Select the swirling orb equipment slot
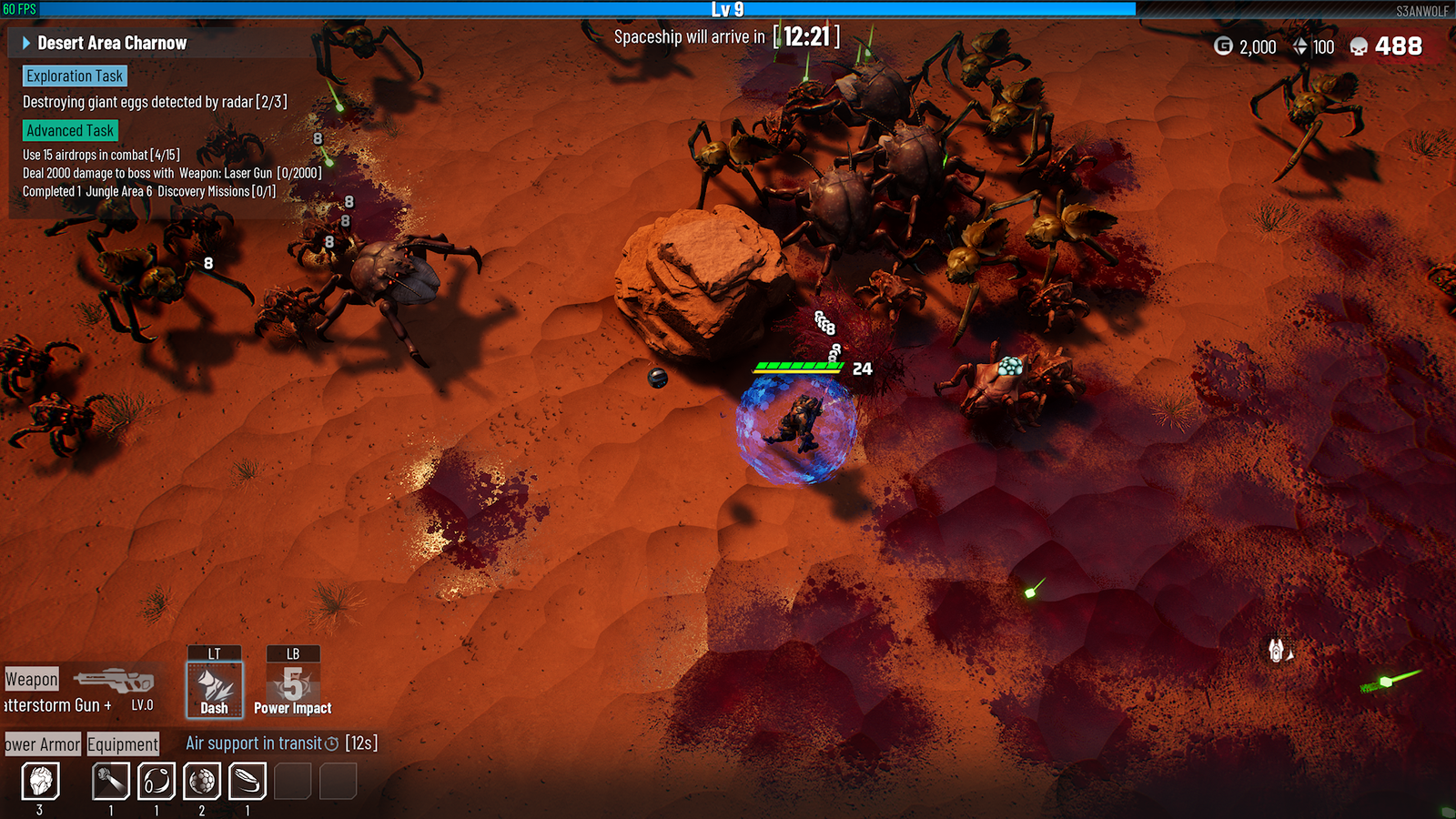This screenshot has width=1456, height=819. pos(157,781)
